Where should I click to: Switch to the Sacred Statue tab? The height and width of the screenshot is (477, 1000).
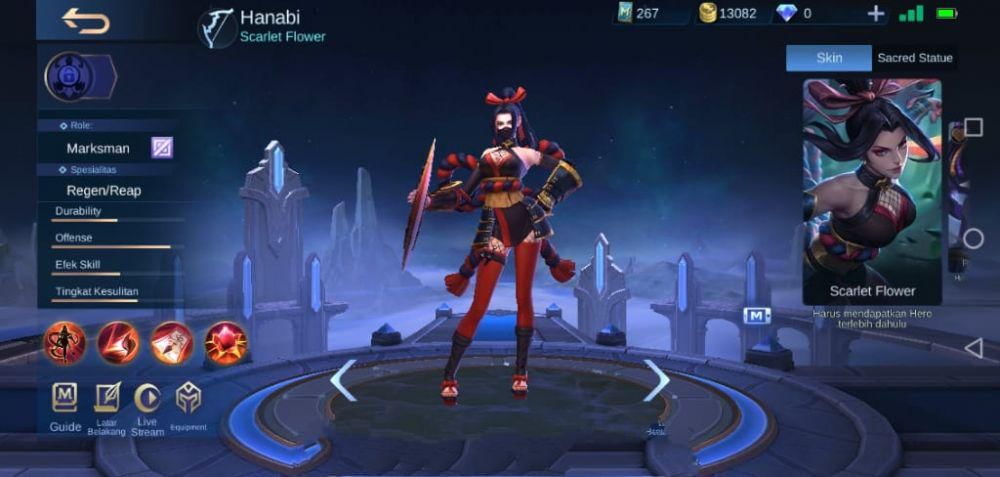point(914,58)
